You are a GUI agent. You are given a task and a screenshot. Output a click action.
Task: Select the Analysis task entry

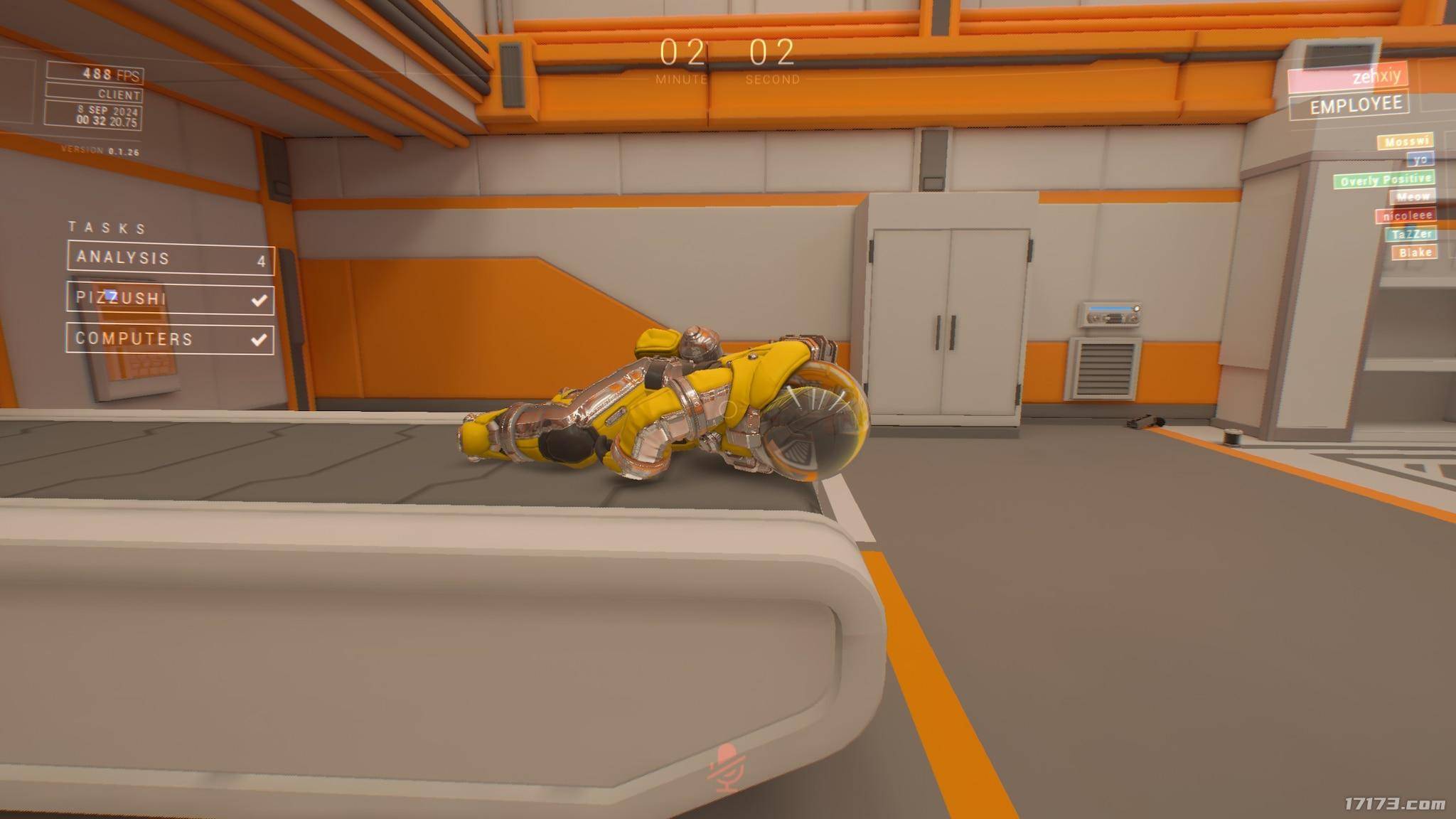pyautogui.click(x=171, y=257)
